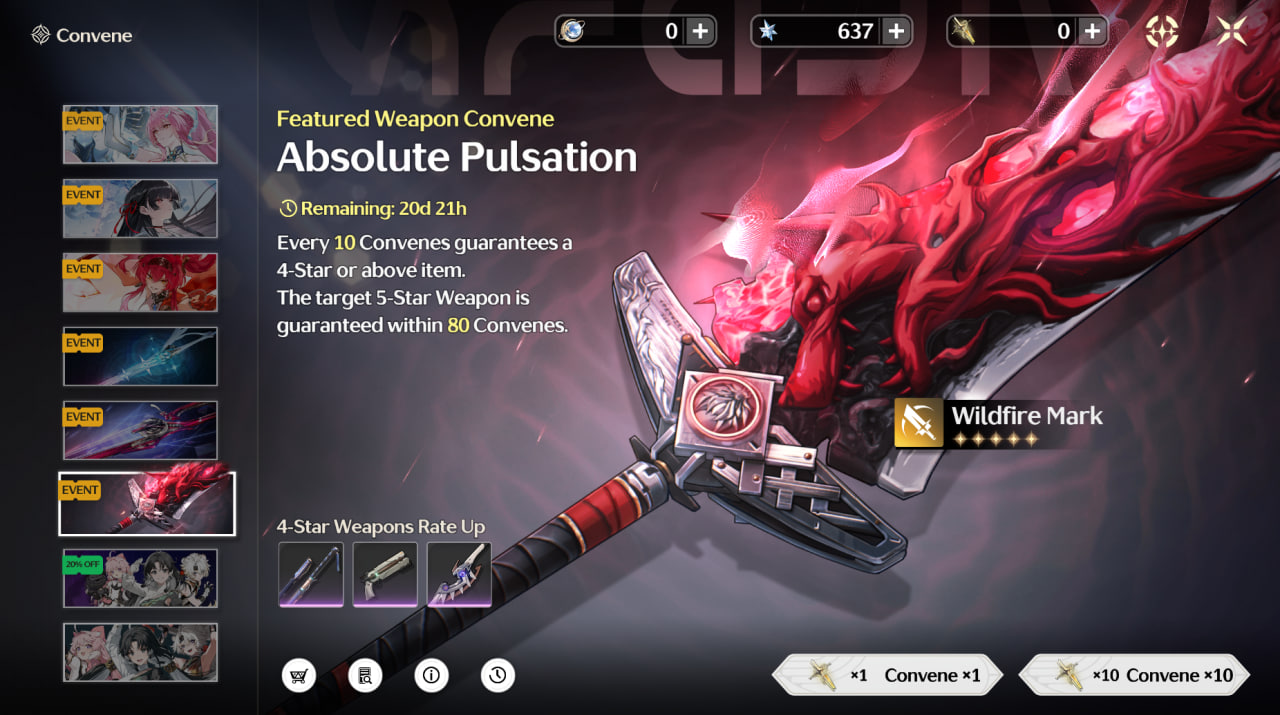Inspect the rate-up pistol weapon icon
The height and width of the screenshot is (715, 1280).
[x=385, y=574]
